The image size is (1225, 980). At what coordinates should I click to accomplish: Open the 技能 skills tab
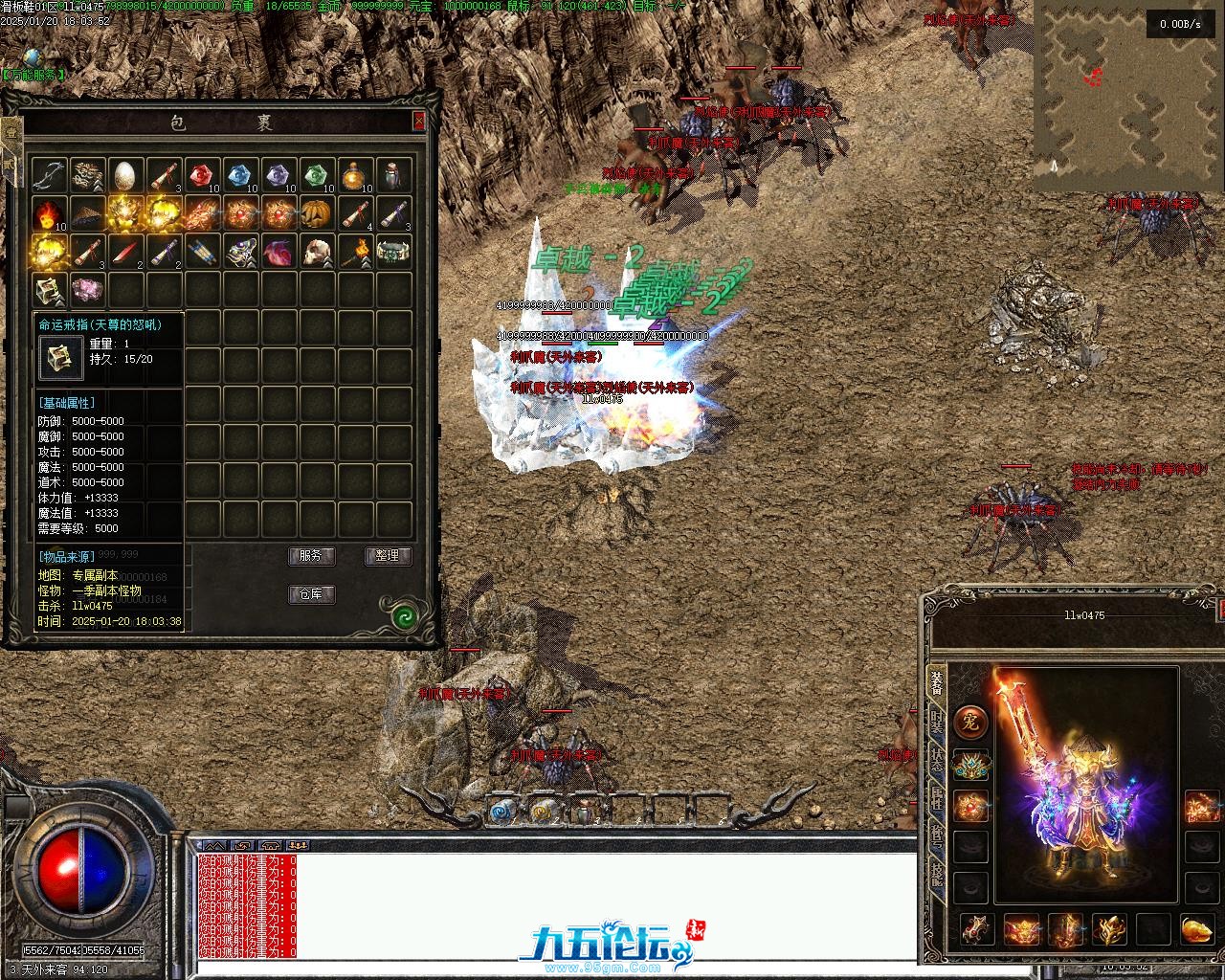tap(937, 878)
